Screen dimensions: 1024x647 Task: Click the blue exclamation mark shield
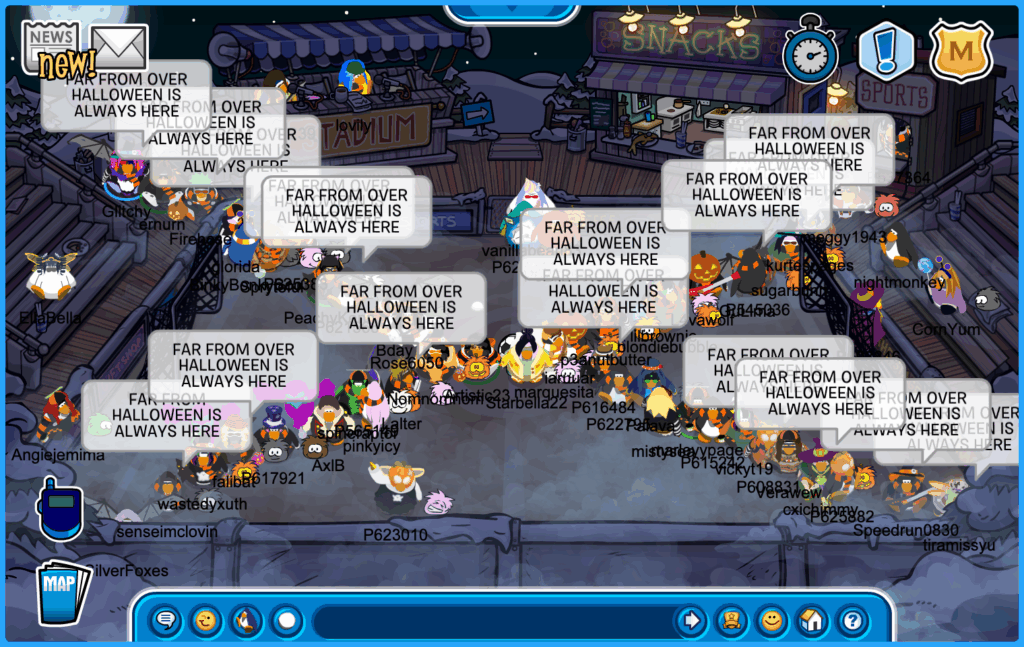[x=886, y=50]
